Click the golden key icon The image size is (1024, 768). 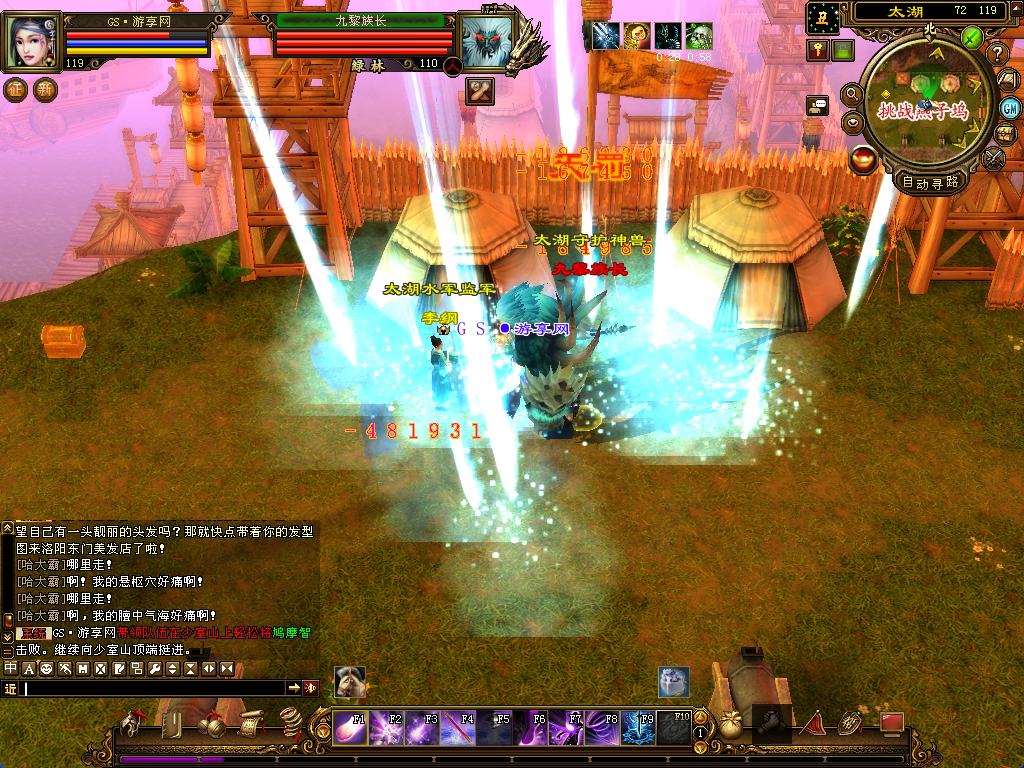(x=817, y=50)
